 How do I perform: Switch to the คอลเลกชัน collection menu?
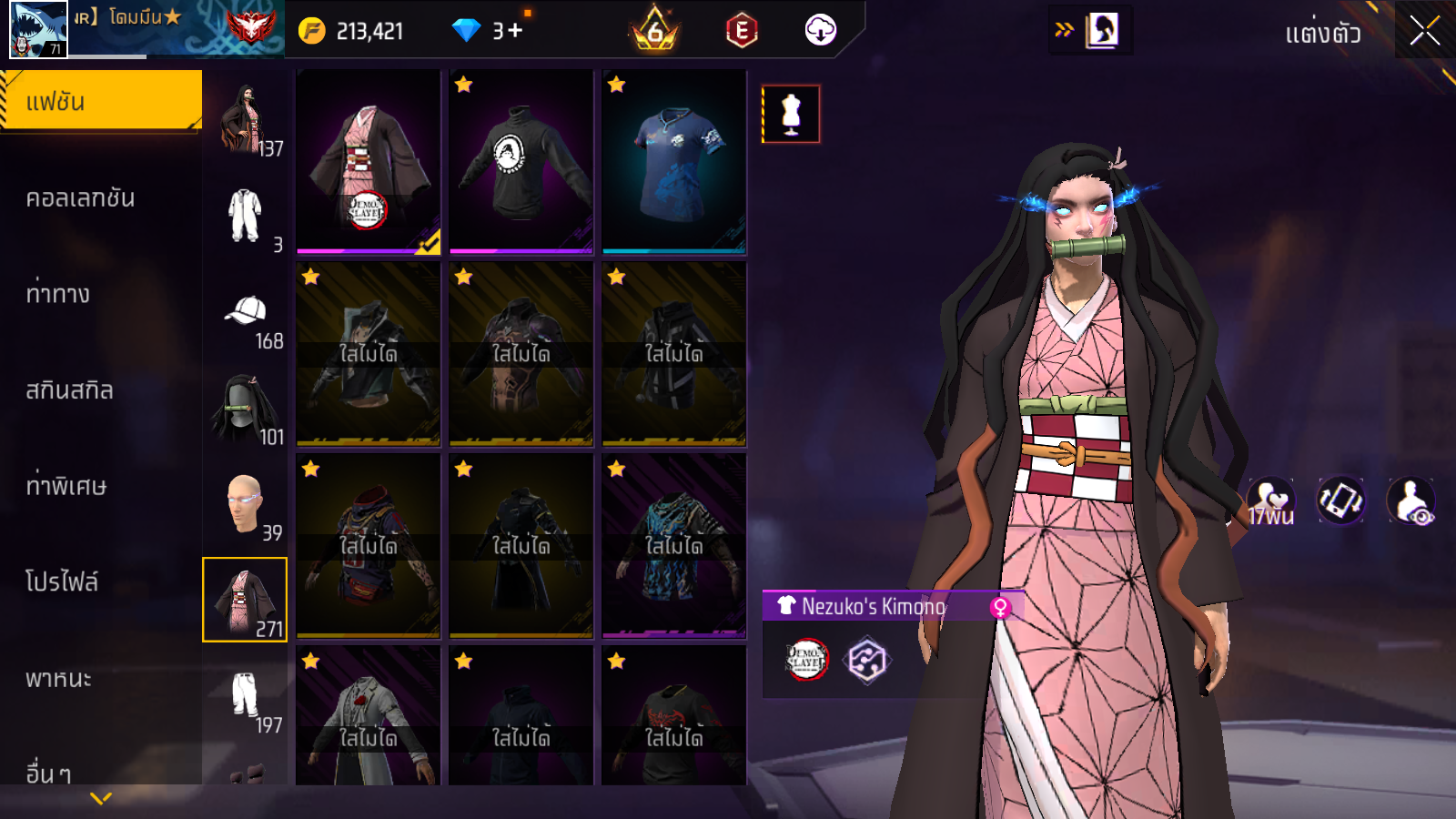[x=80, y=198]
